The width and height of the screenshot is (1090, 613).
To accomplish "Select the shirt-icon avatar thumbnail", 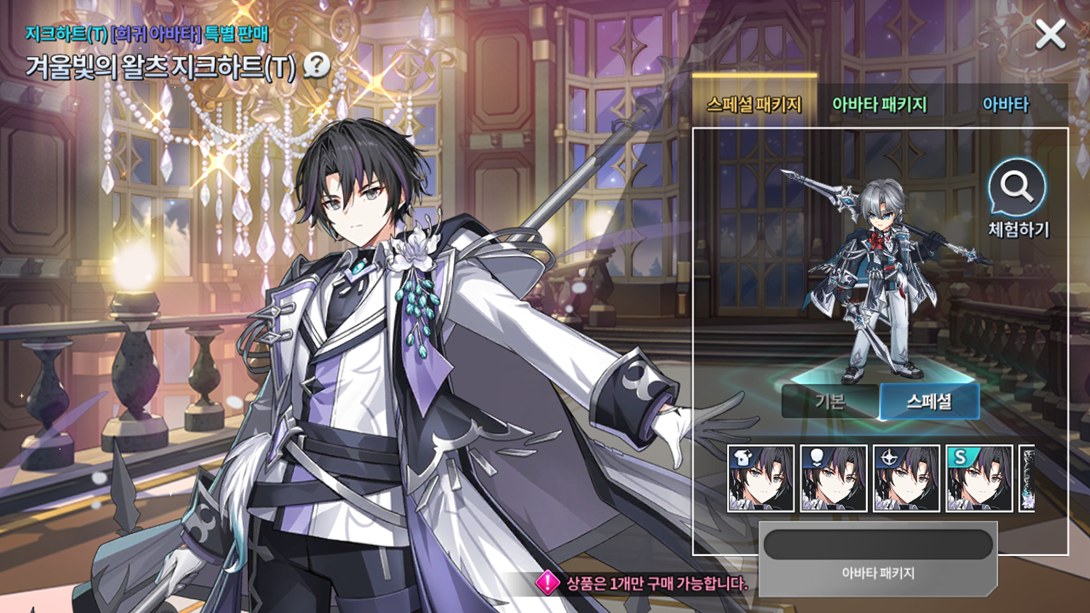I will coord(761,479).
